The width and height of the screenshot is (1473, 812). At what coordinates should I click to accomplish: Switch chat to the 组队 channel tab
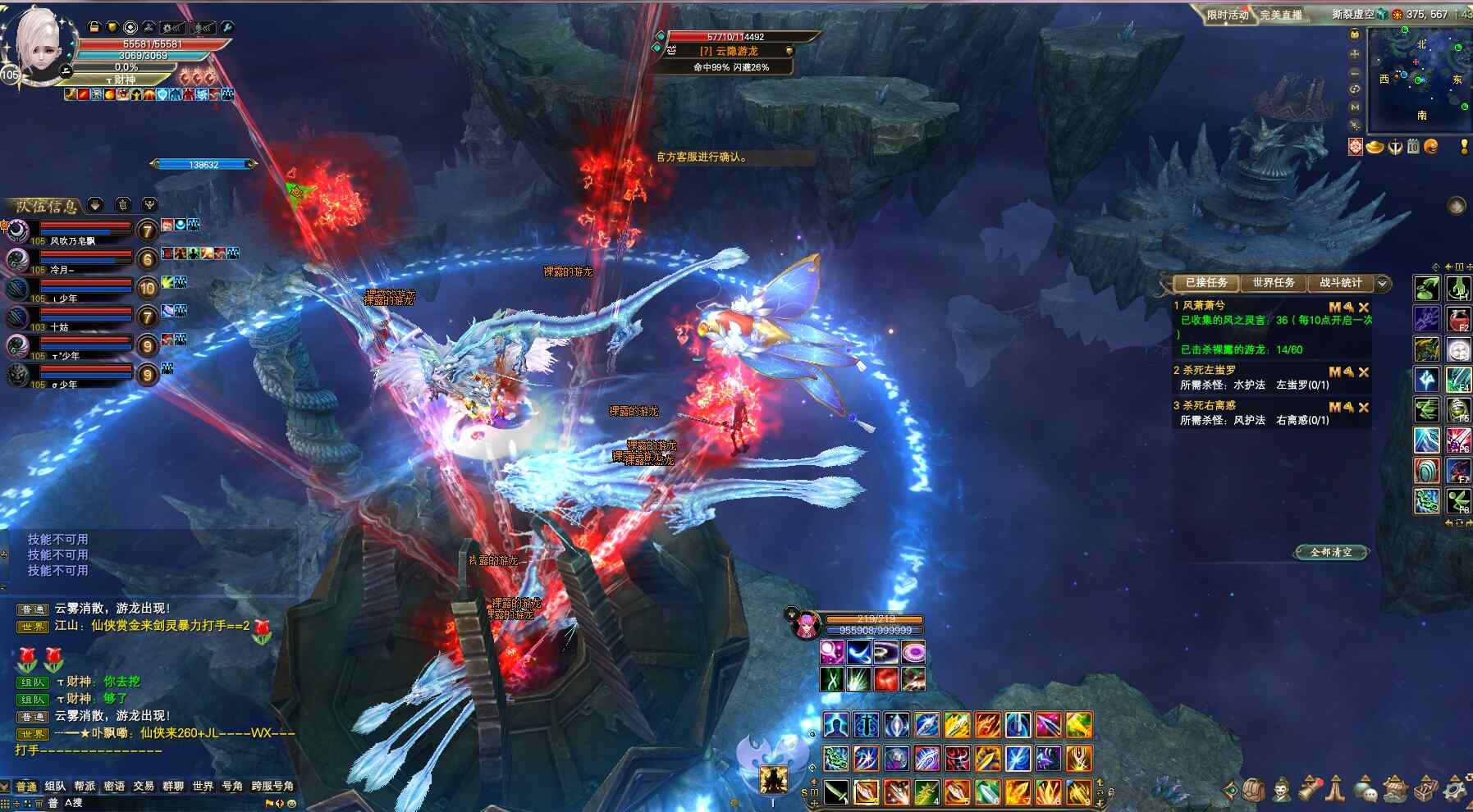coord(55,786)
